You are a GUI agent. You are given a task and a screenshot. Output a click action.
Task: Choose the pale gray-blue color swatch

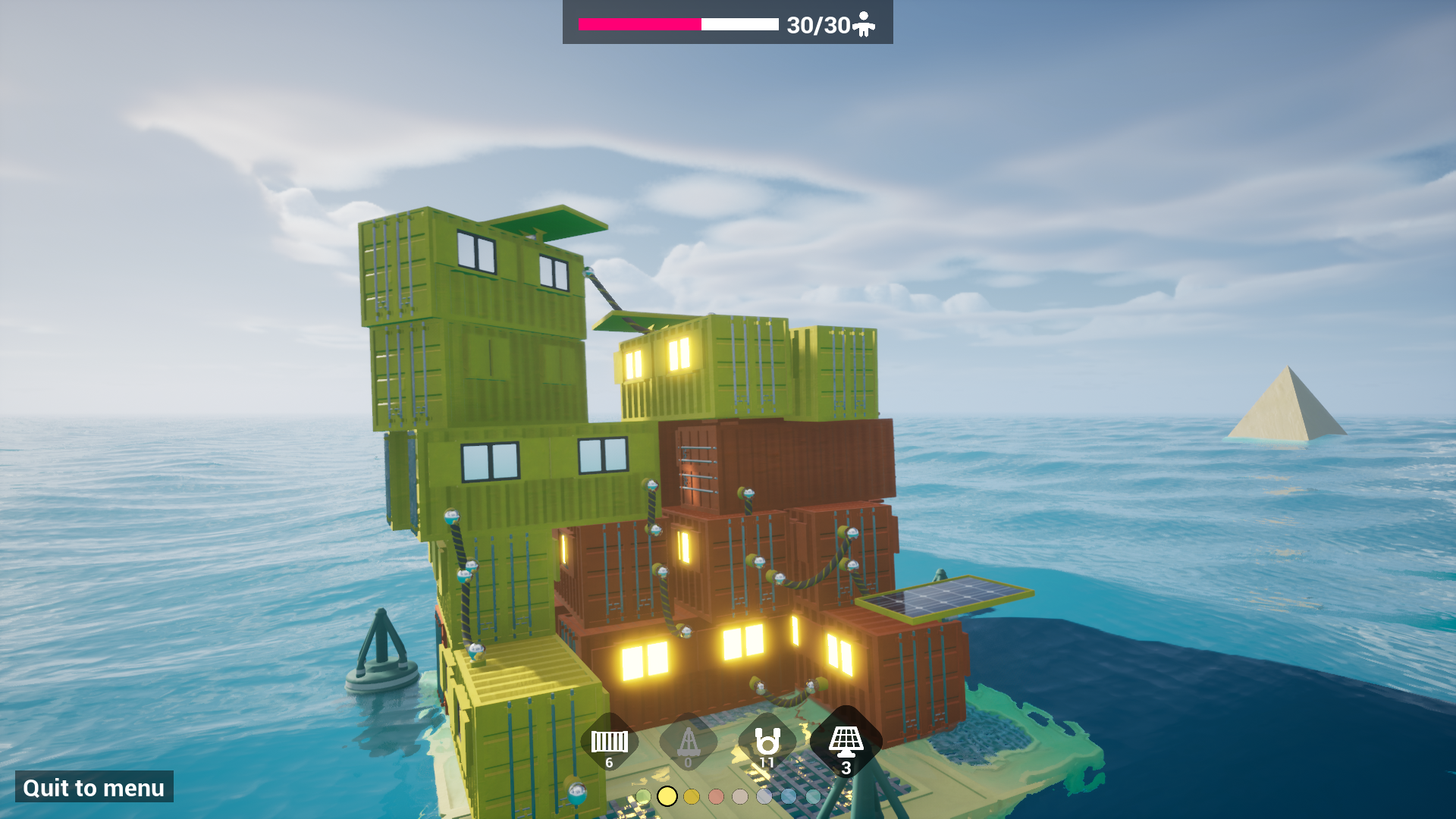tap(764, 796)
